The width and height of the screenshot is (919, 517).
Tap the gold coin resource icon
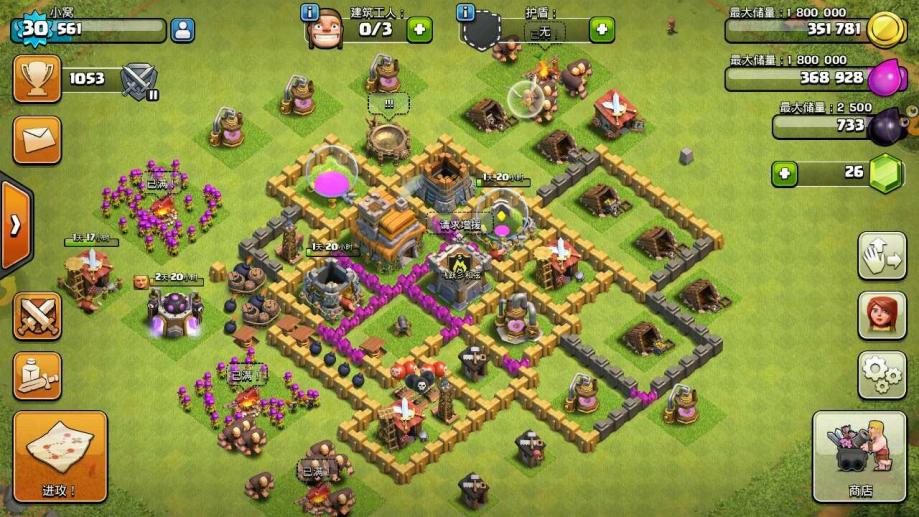(883, 30)
